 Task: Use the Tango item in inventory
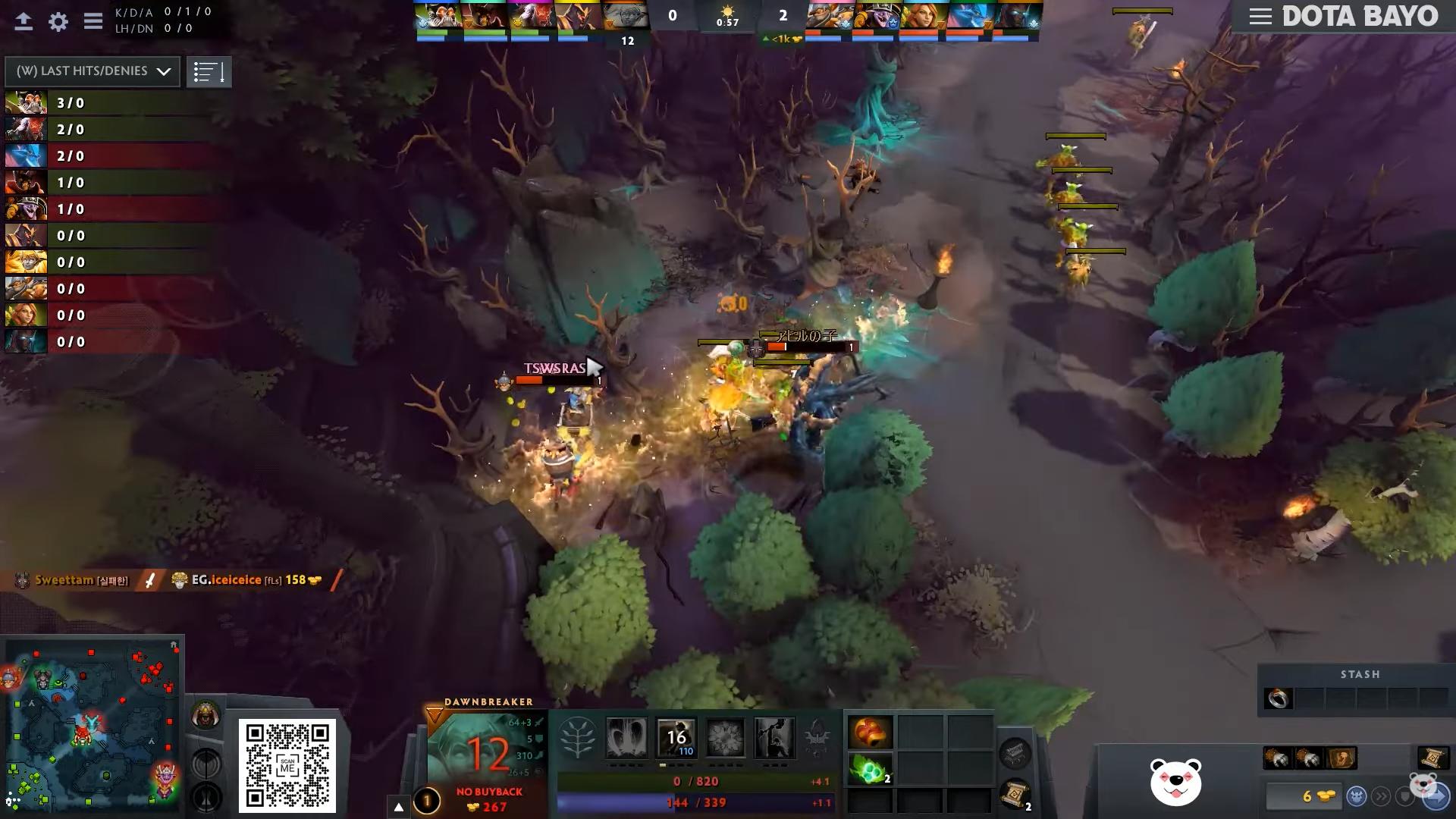870,770
